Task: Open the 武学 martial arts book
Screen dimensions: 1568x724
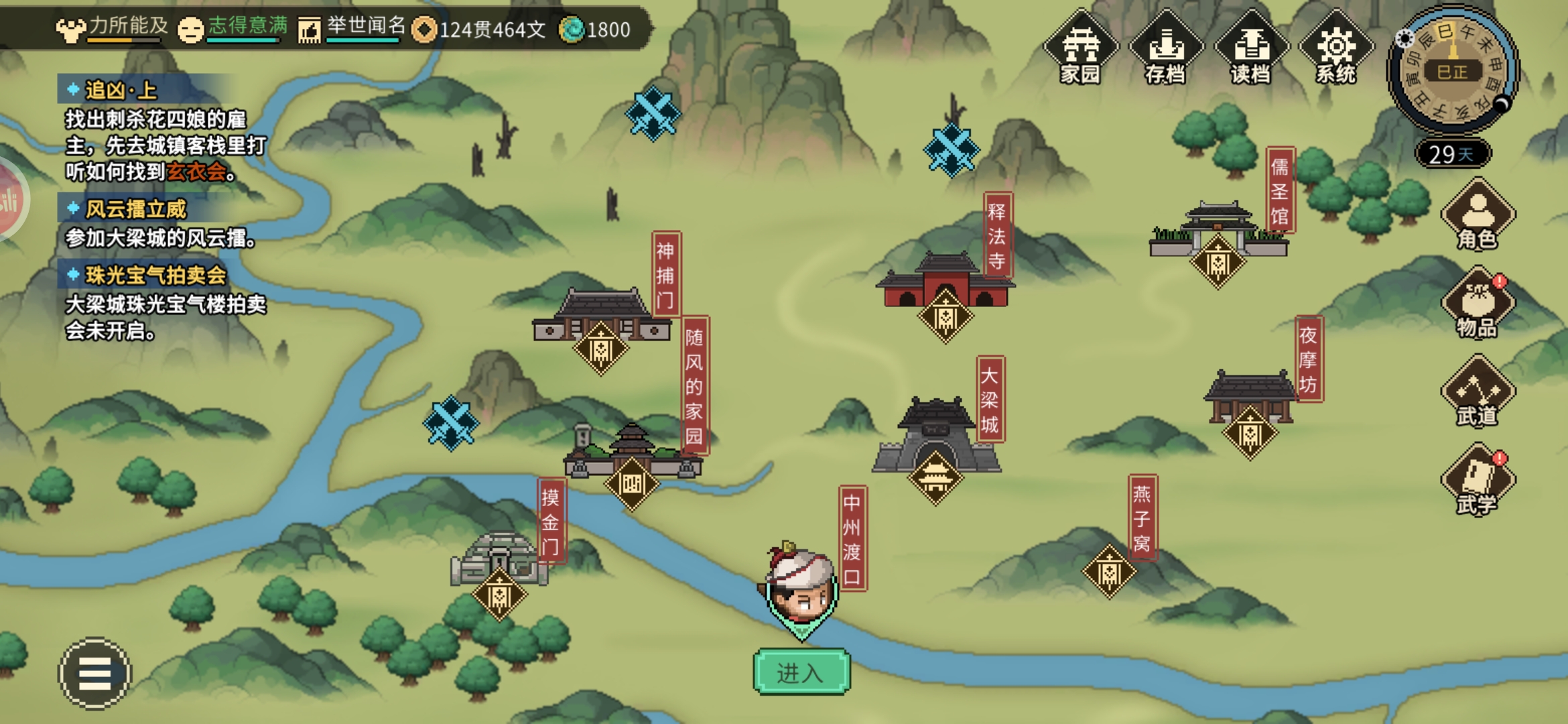Action: pos(1478,481)
